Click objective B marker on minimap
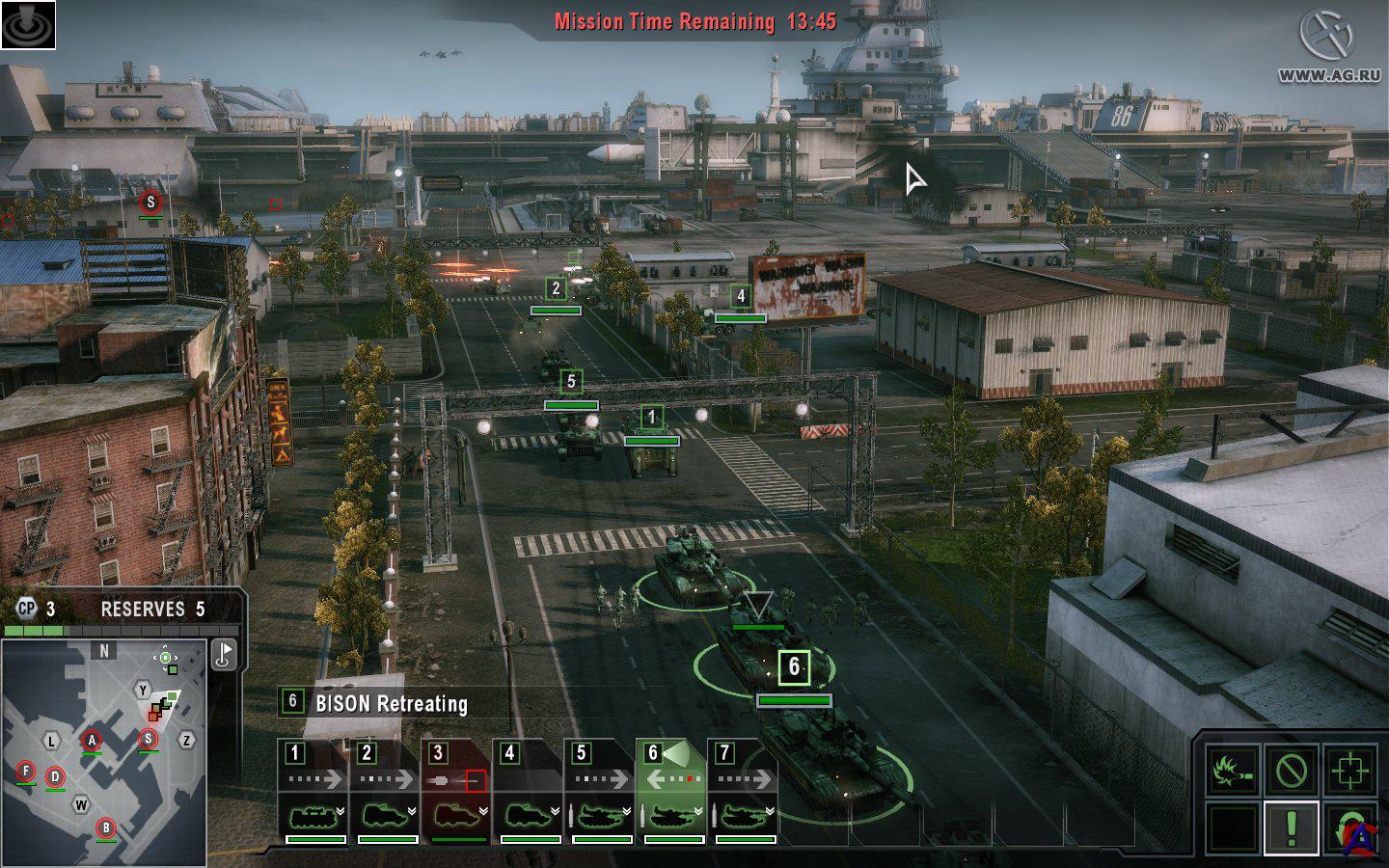Viewport: 1389px width, 868px height. point(107,827)
